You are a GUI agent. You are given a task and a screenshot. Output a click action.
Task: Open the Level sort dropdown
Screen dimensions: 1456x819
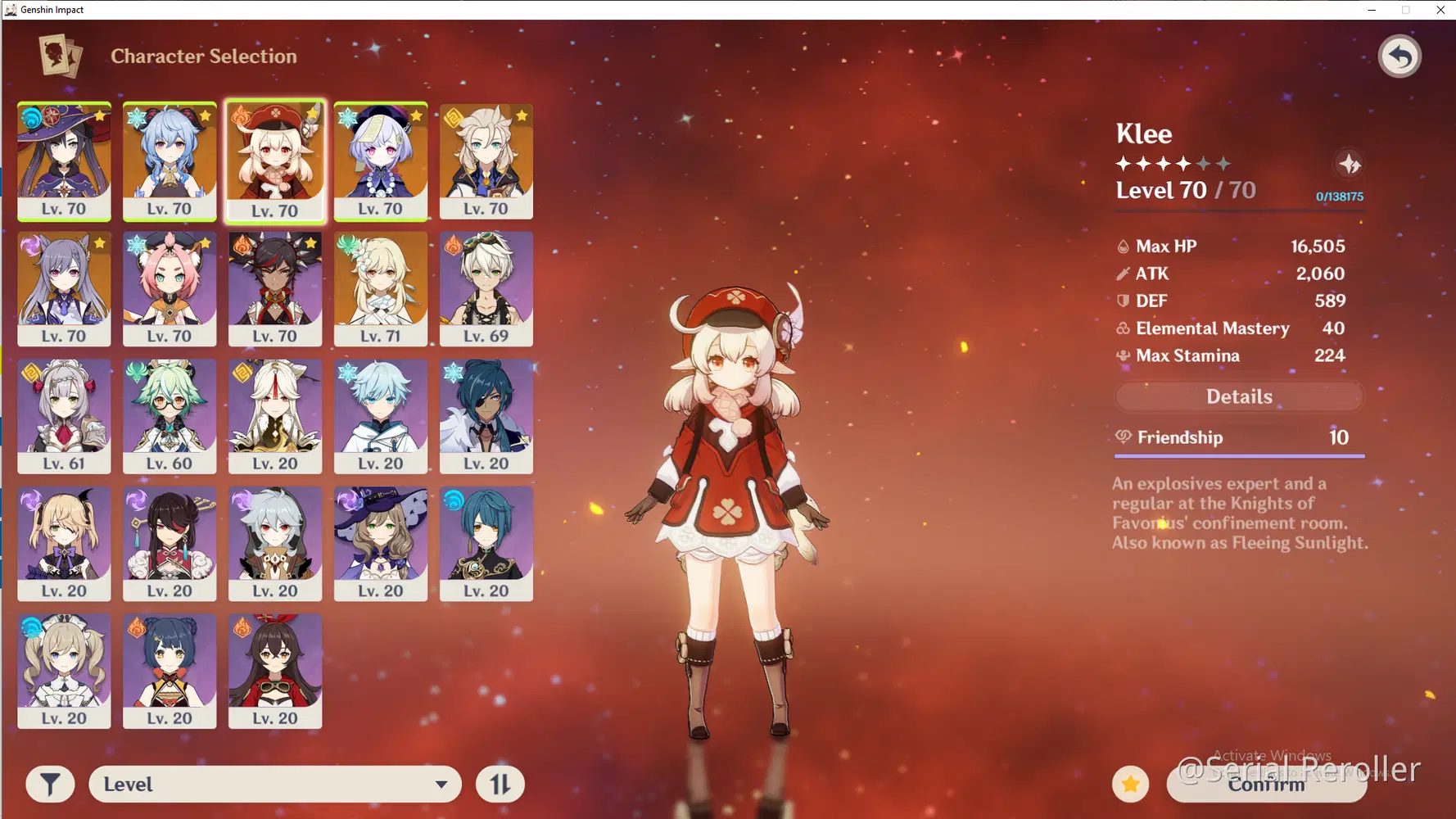click(274, 785)
